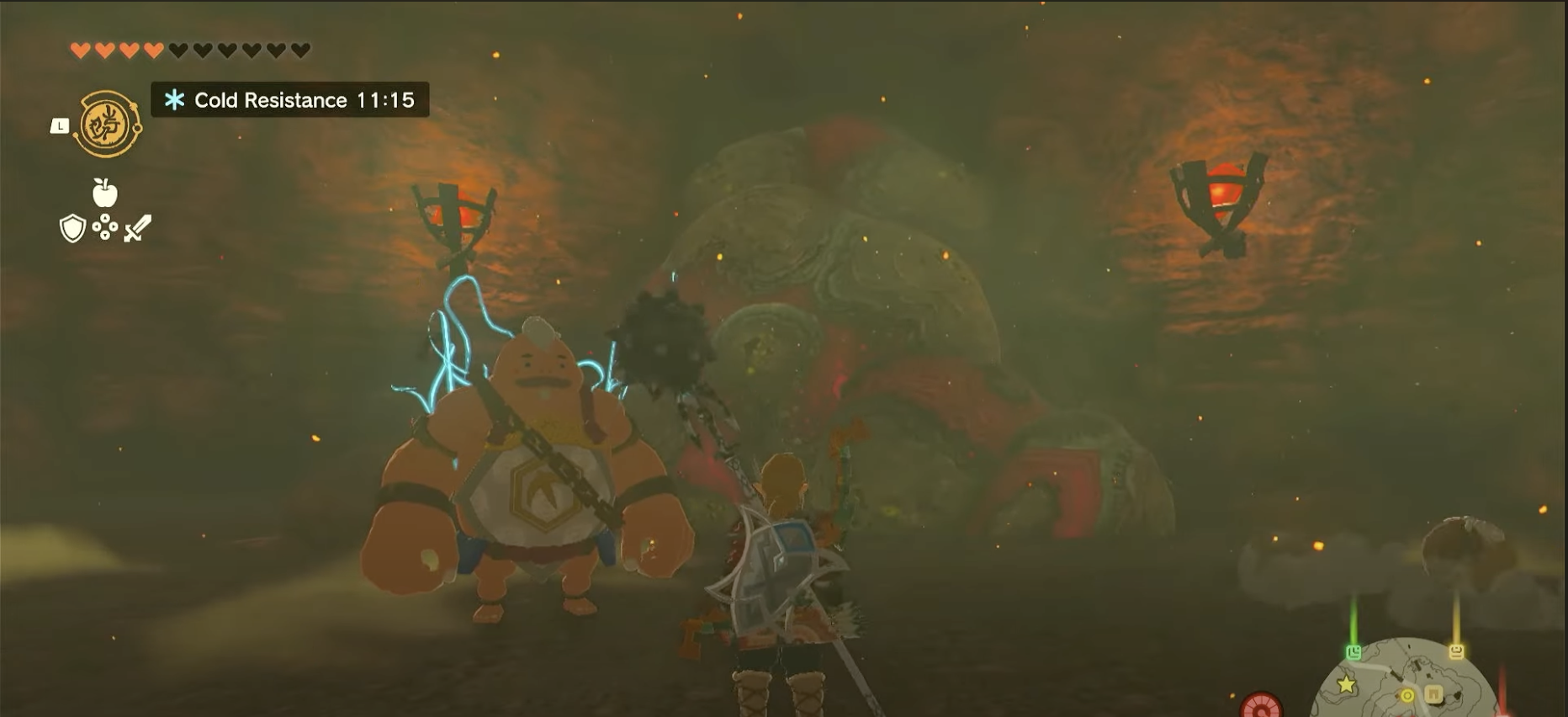Select the sword icon on HUD
Viewport: 1568px width, 717px height.
pyautogui.click(x=136, y=228)
